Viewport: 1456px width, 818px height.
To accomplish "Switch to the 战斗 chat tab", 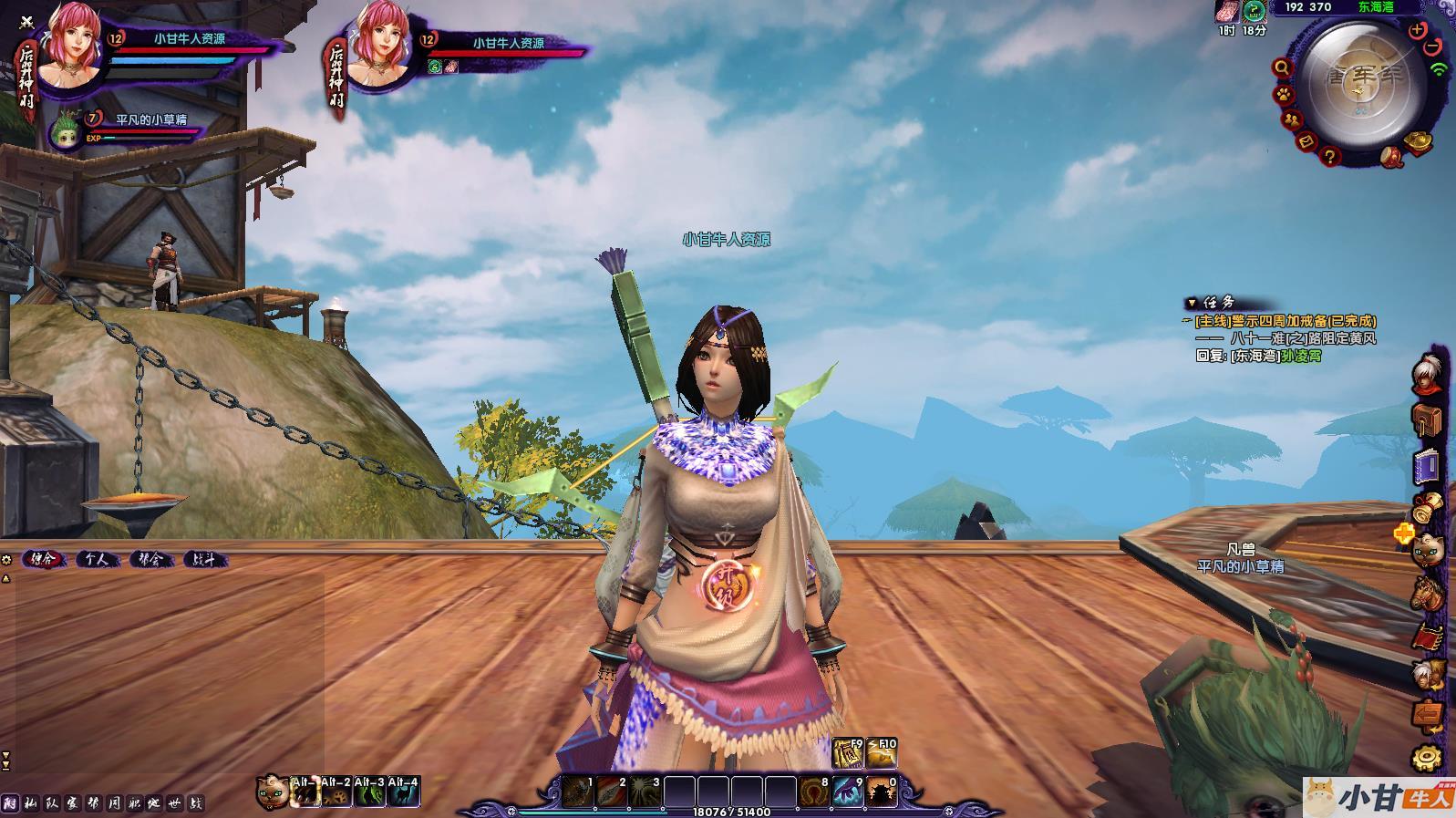I will [204, 559].
